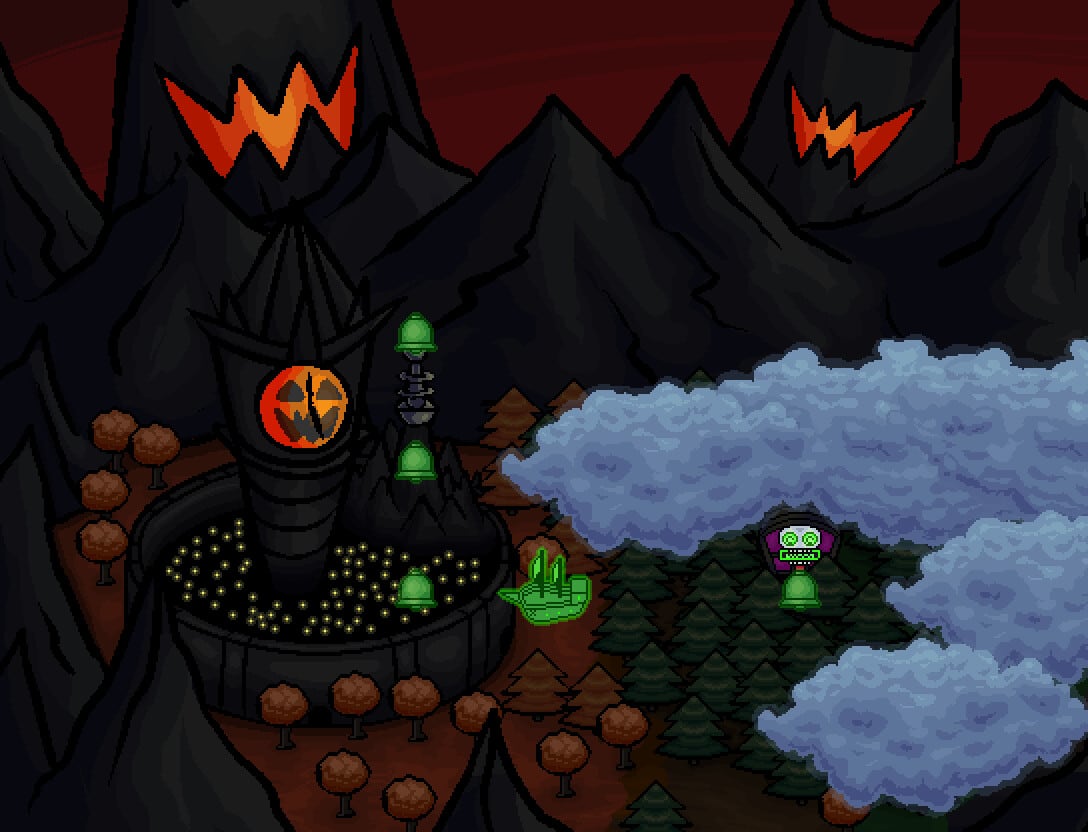
Task: Pick the bell node inside the firefly pit
Action: click(415, 589)
